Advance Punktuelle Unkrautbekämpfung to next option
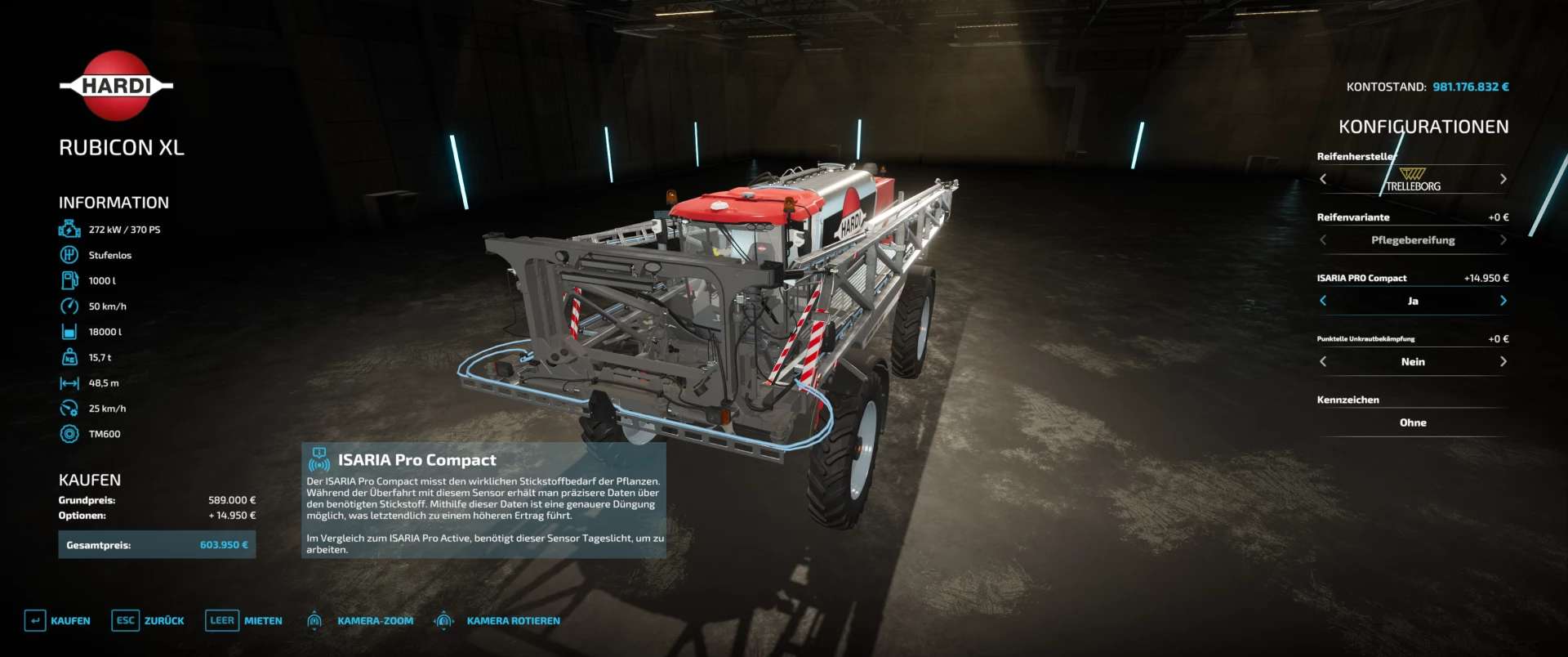This screenshot has width=1568, height=657. pyautogui.click(x=1503, y=362)
